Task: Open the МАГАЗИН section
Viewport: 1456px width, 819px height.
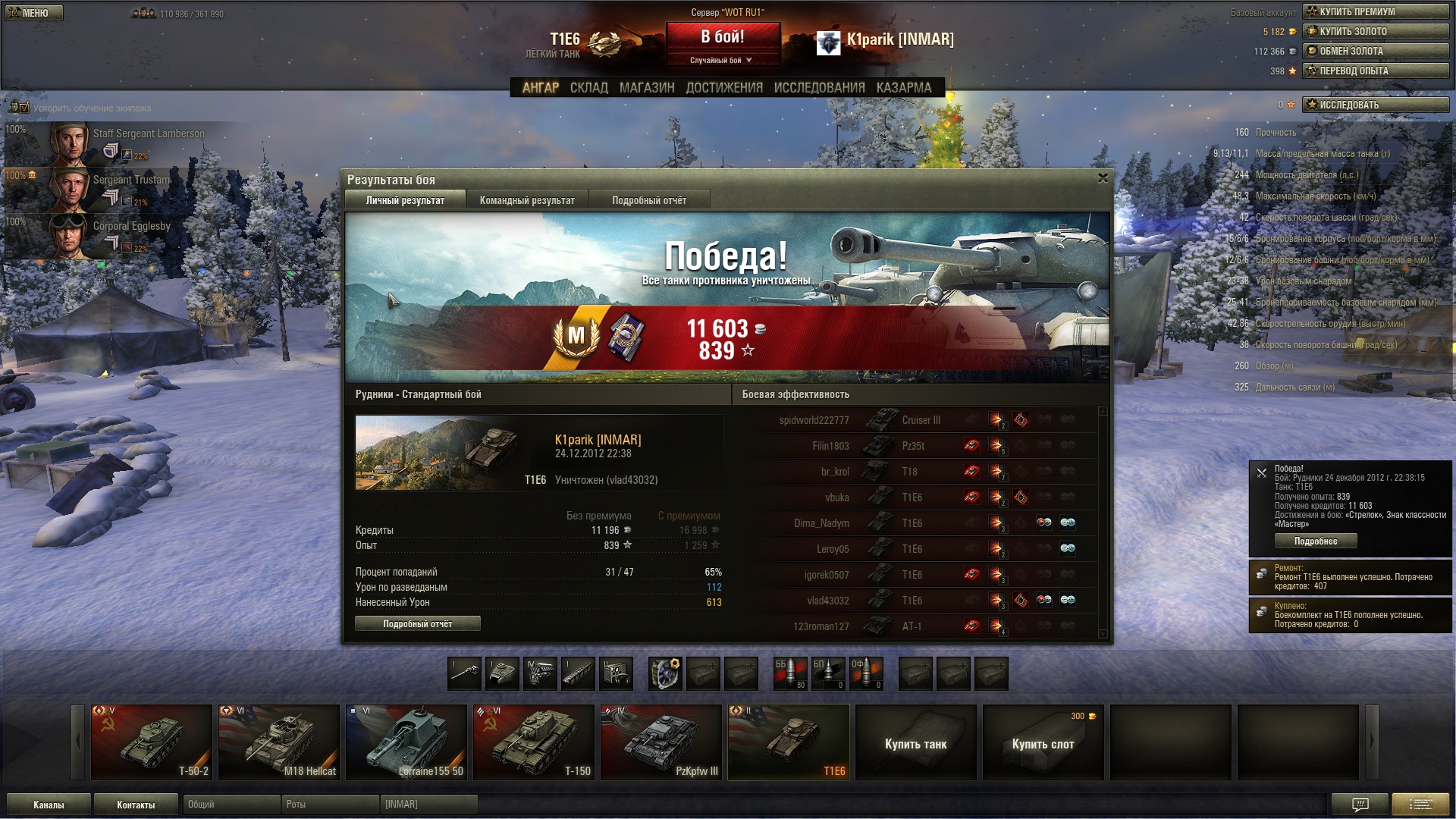Action: coord(646,88)
